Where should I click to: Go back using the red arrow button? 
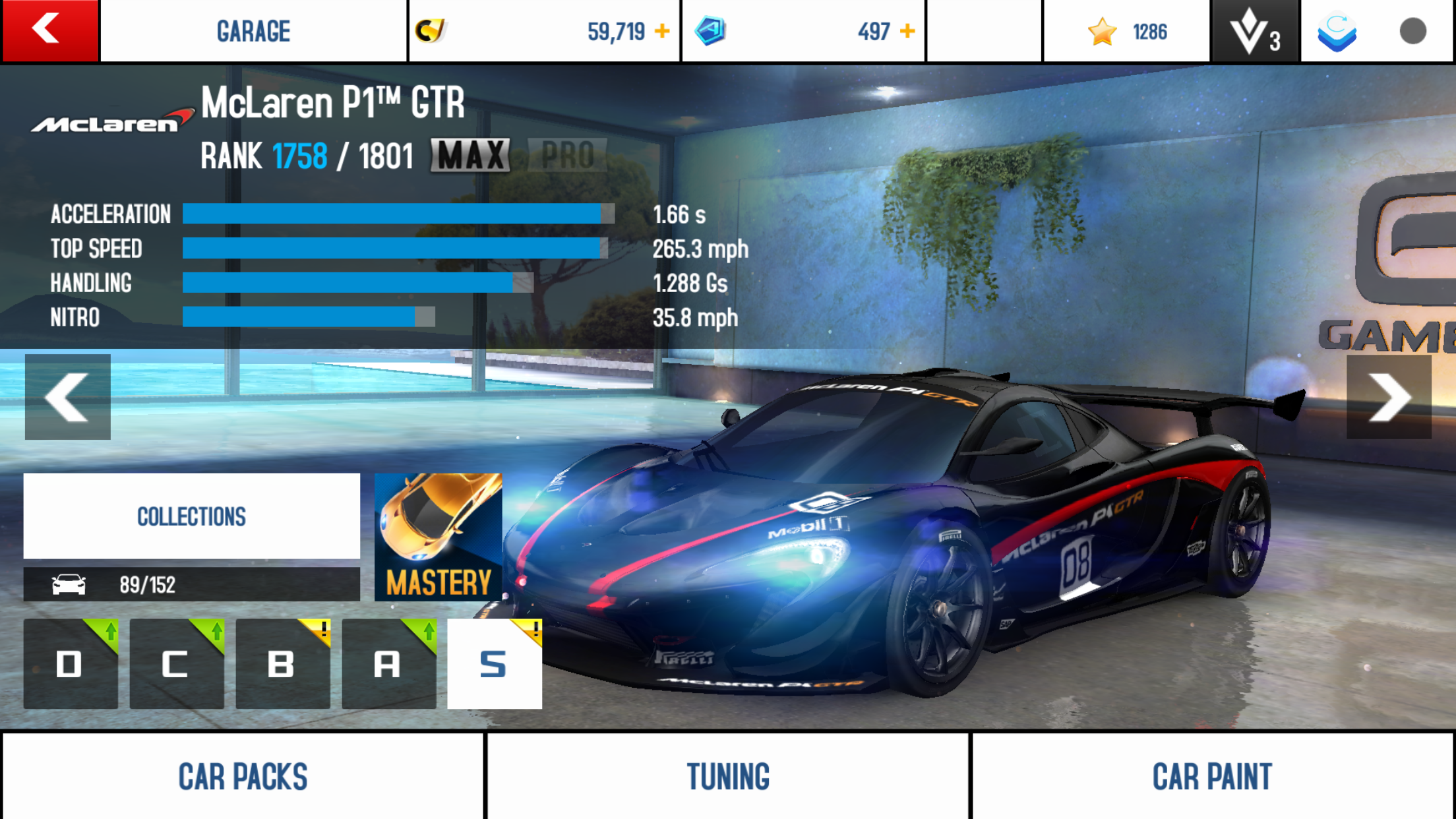(x=49, y=30)
